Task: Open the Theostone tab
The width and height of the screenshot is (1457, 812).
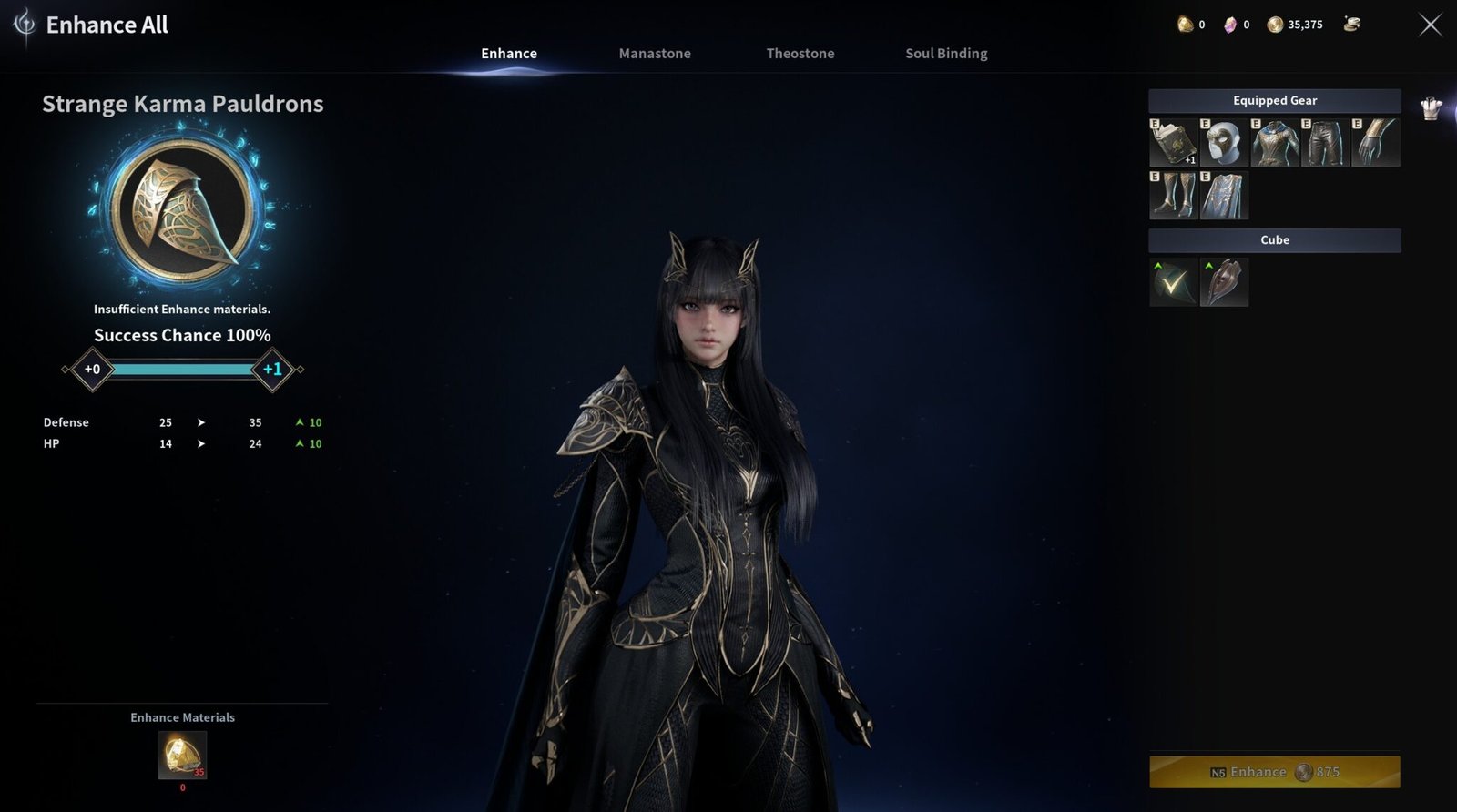Action: 800,54
